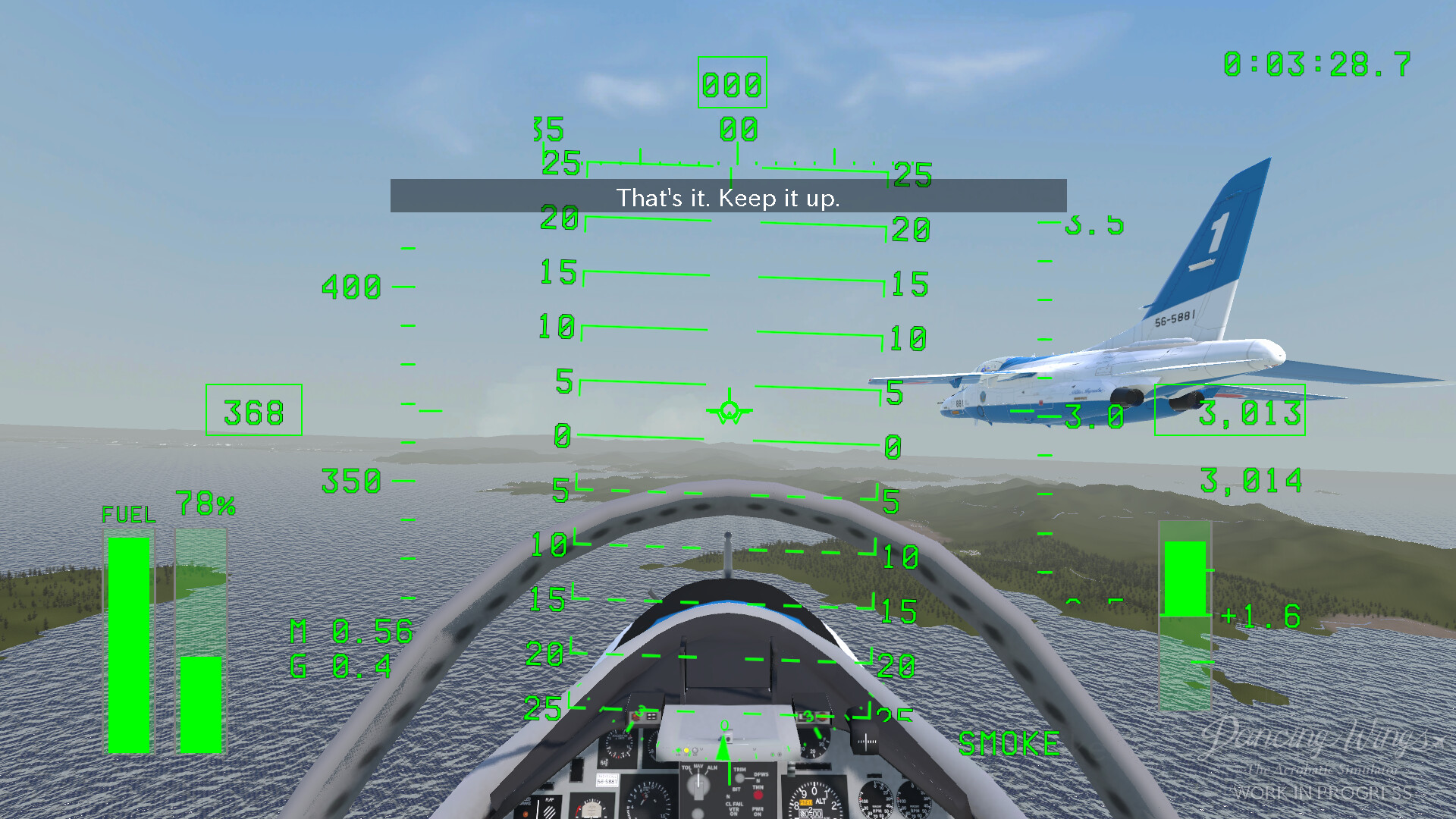Toggle the yellow annunciator light on glareshield
This screenshot has height=819, width=1456.
tap(686, 751)
